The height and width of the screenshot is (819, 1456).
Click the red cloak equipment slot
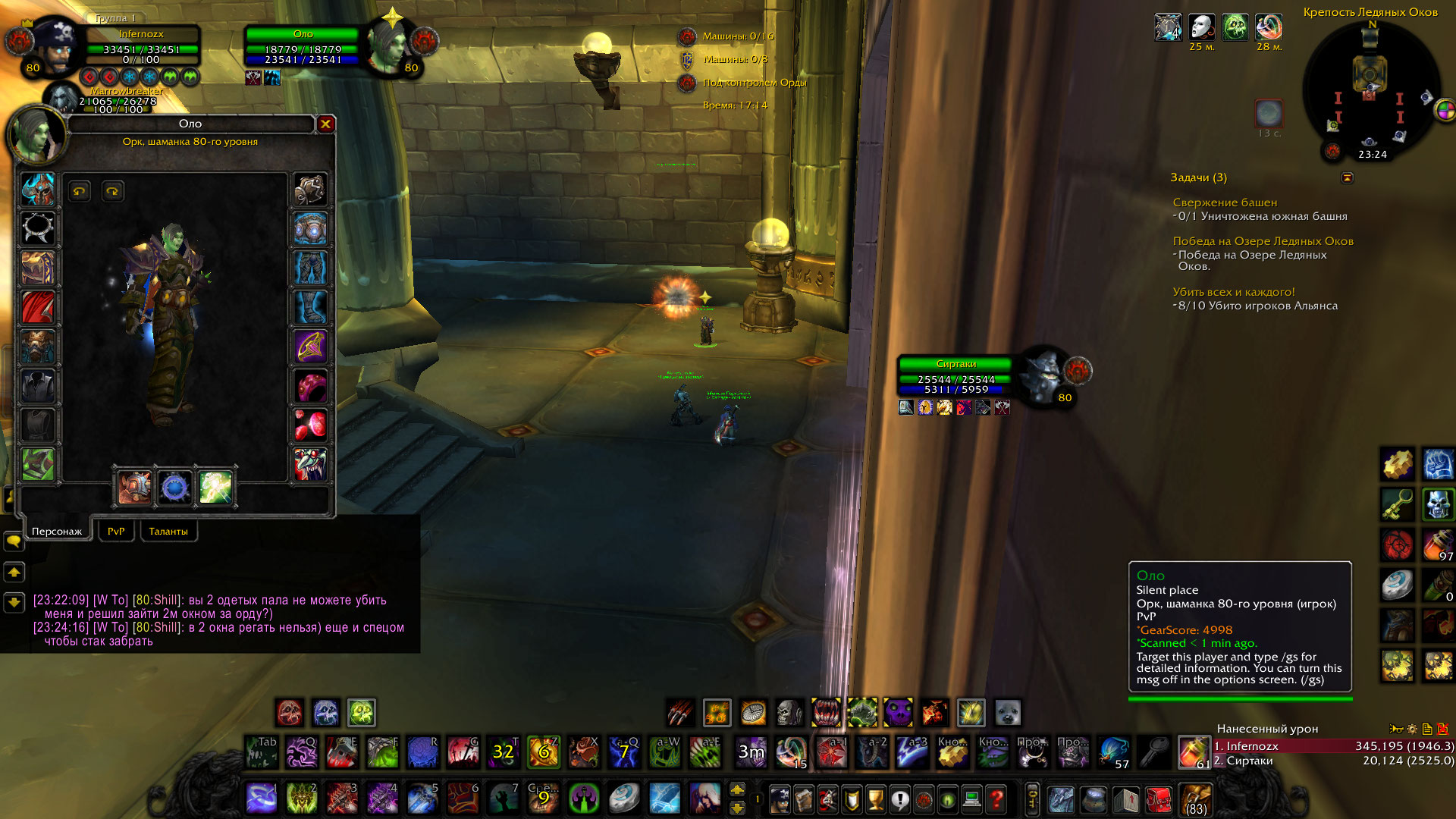point(37,308)
